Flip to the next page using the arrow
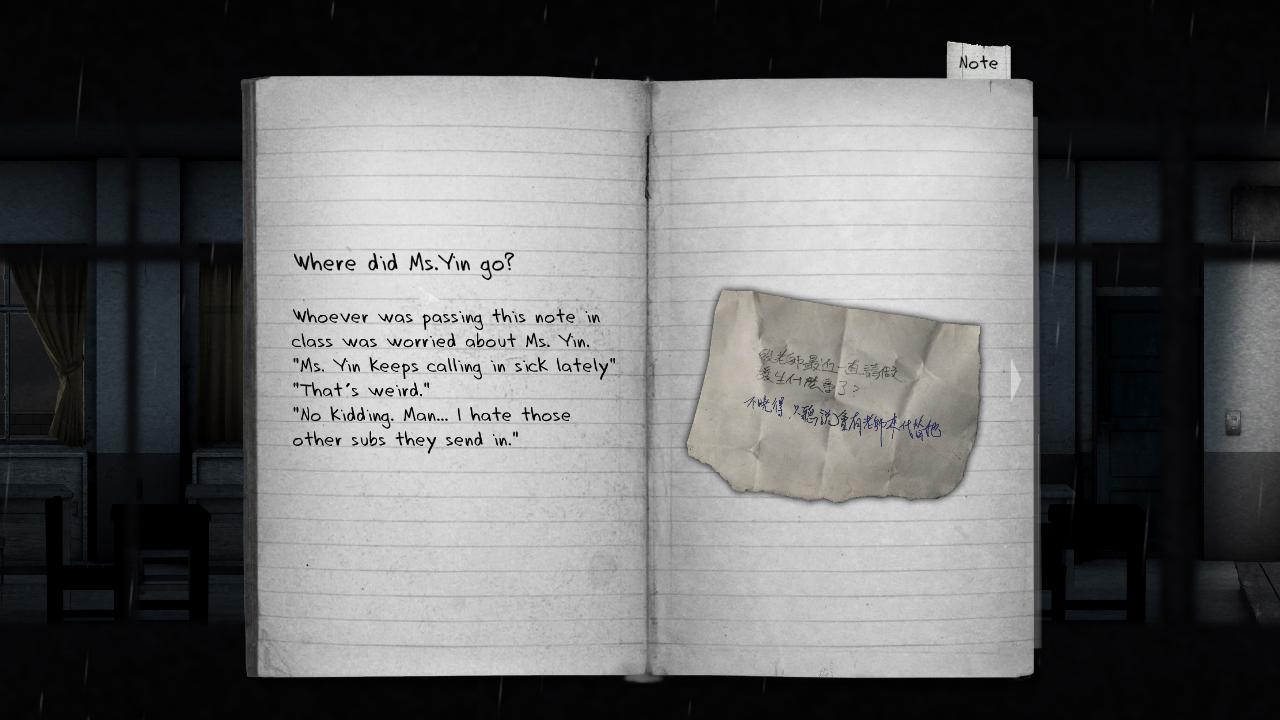Viewport: 1280px width, 720px height. 1016,378
